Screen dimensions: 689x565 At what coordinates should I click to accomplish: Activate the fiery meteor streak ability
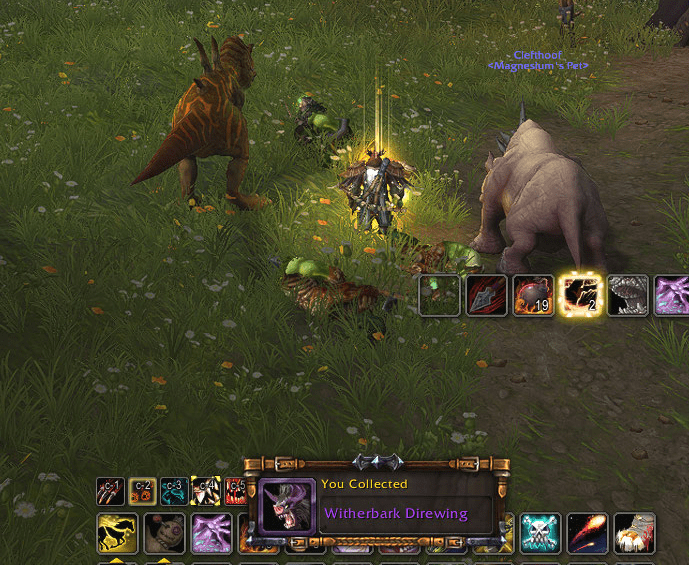click(587, 533)
